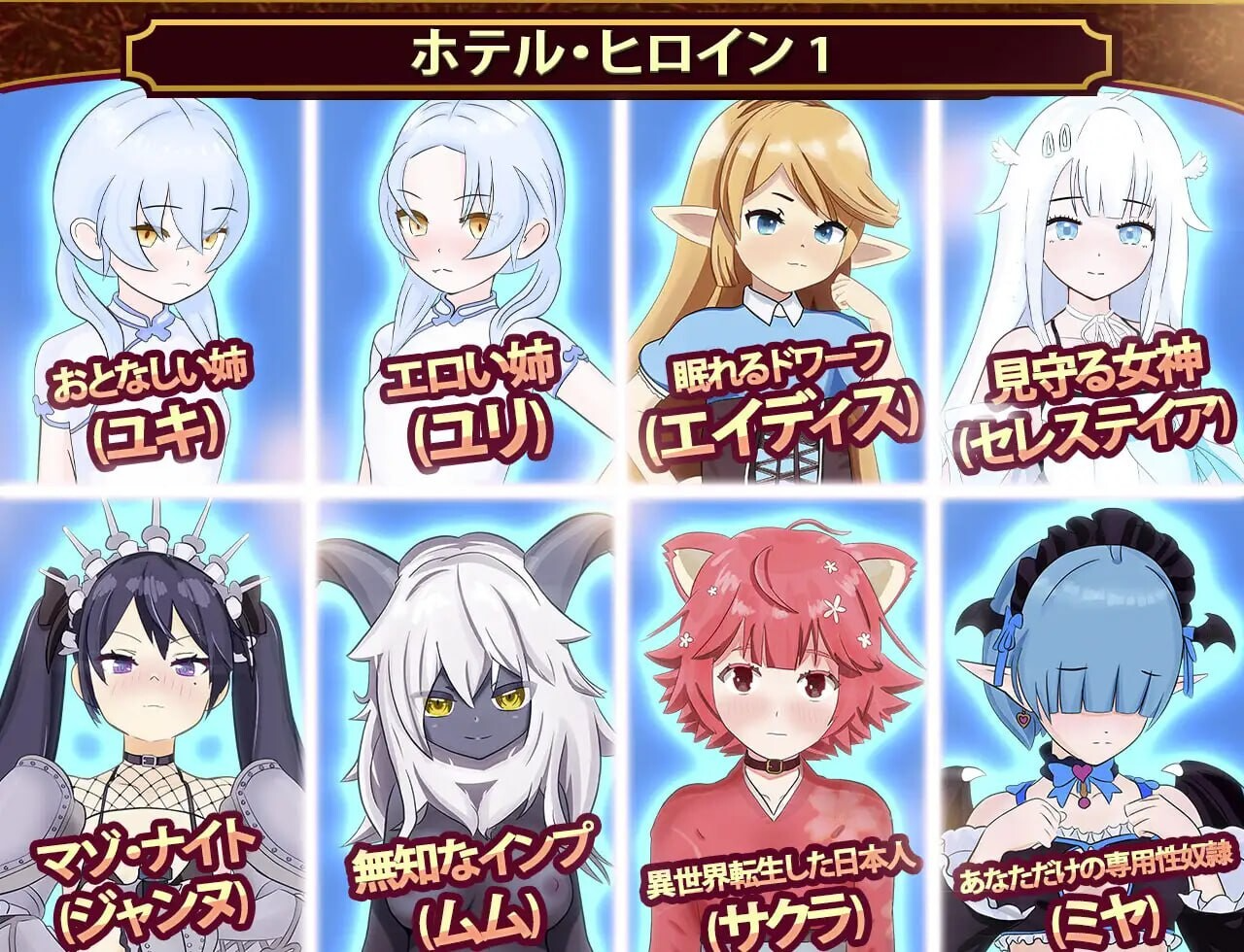This screenshot has height=952, width=1244.
Task: Select the ユキ quiet sister card
Action: point(153,291)
